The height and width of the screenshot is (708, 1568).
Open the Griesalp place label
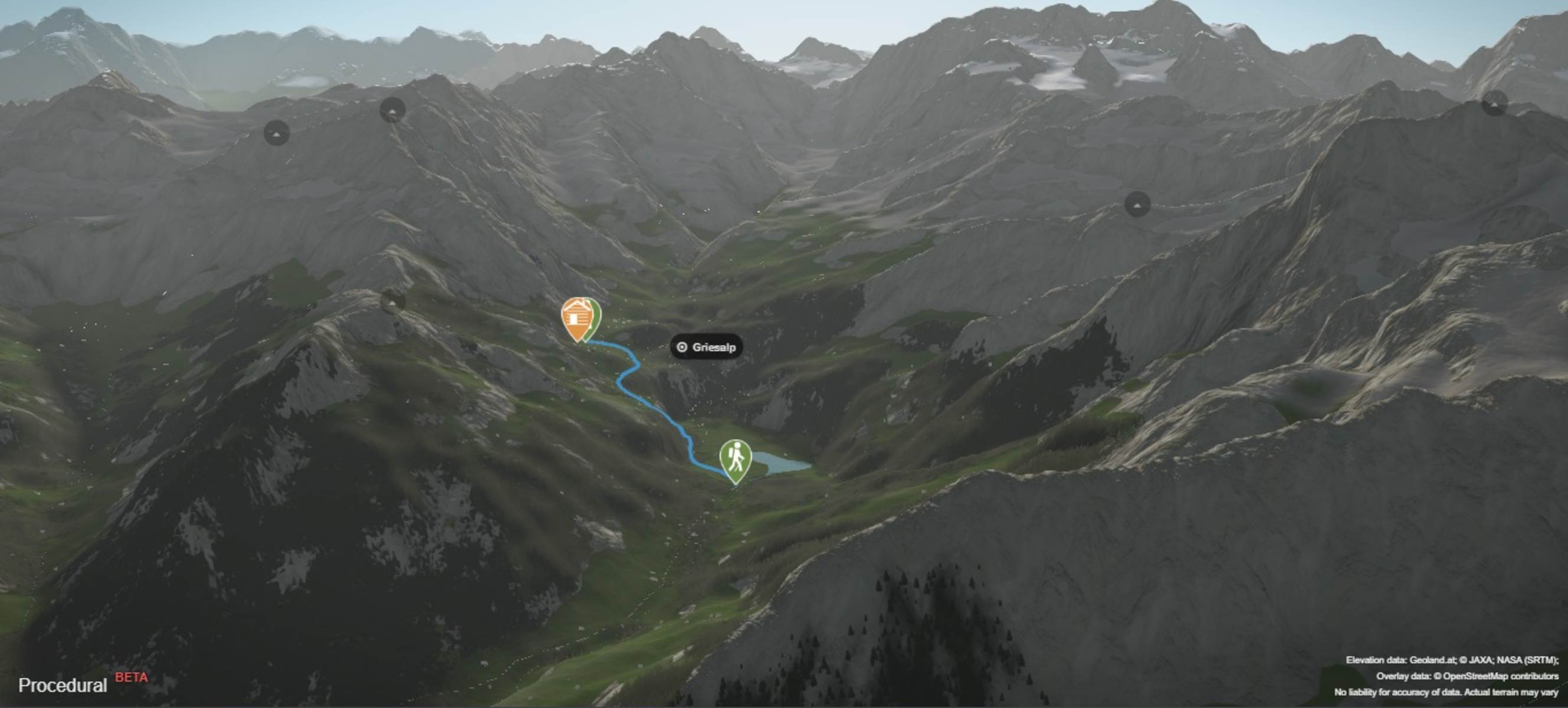click(x=707, y=347)
